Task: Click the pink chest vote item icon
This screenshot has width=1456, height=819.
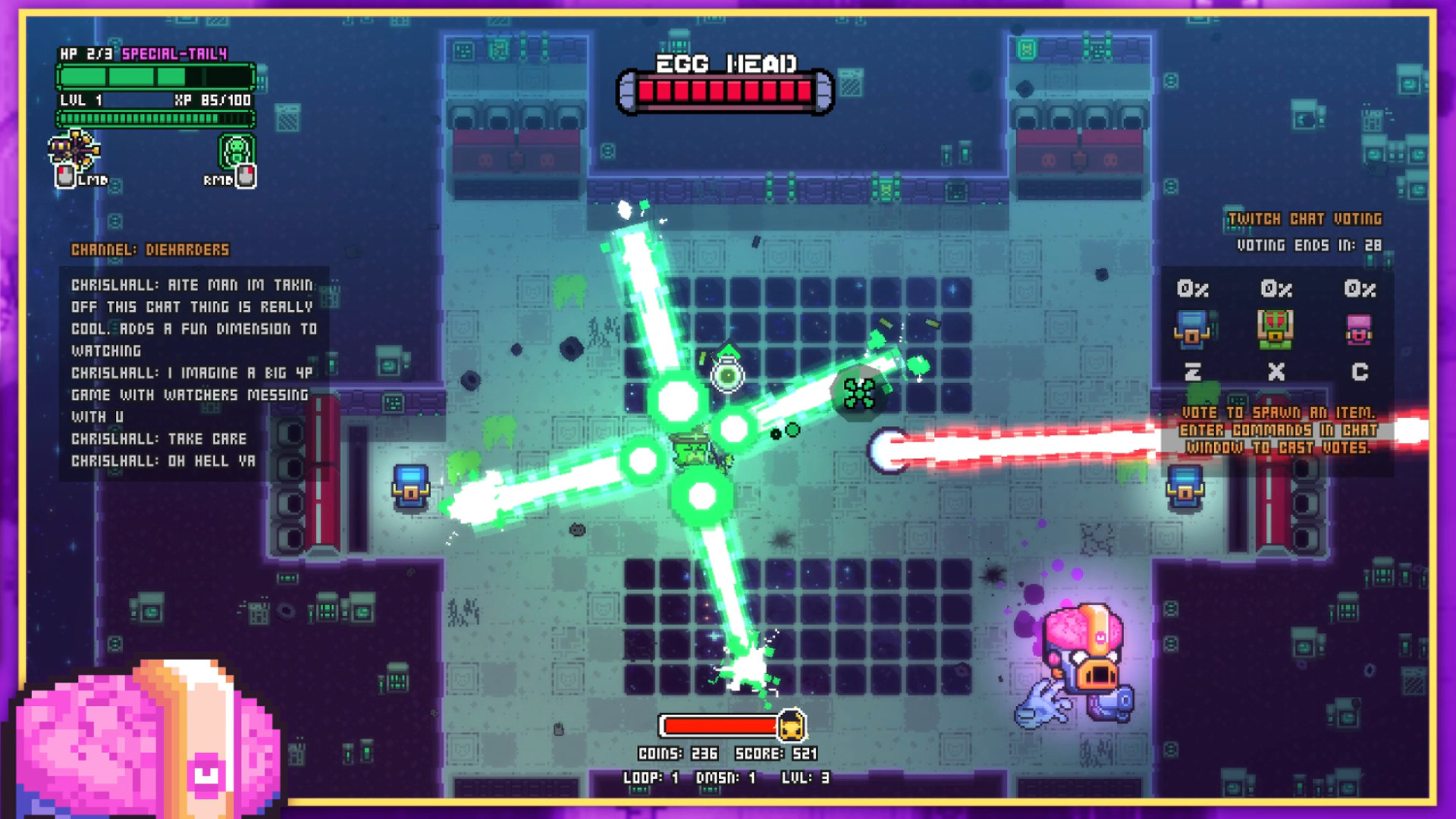Action: pos(1358,329)
